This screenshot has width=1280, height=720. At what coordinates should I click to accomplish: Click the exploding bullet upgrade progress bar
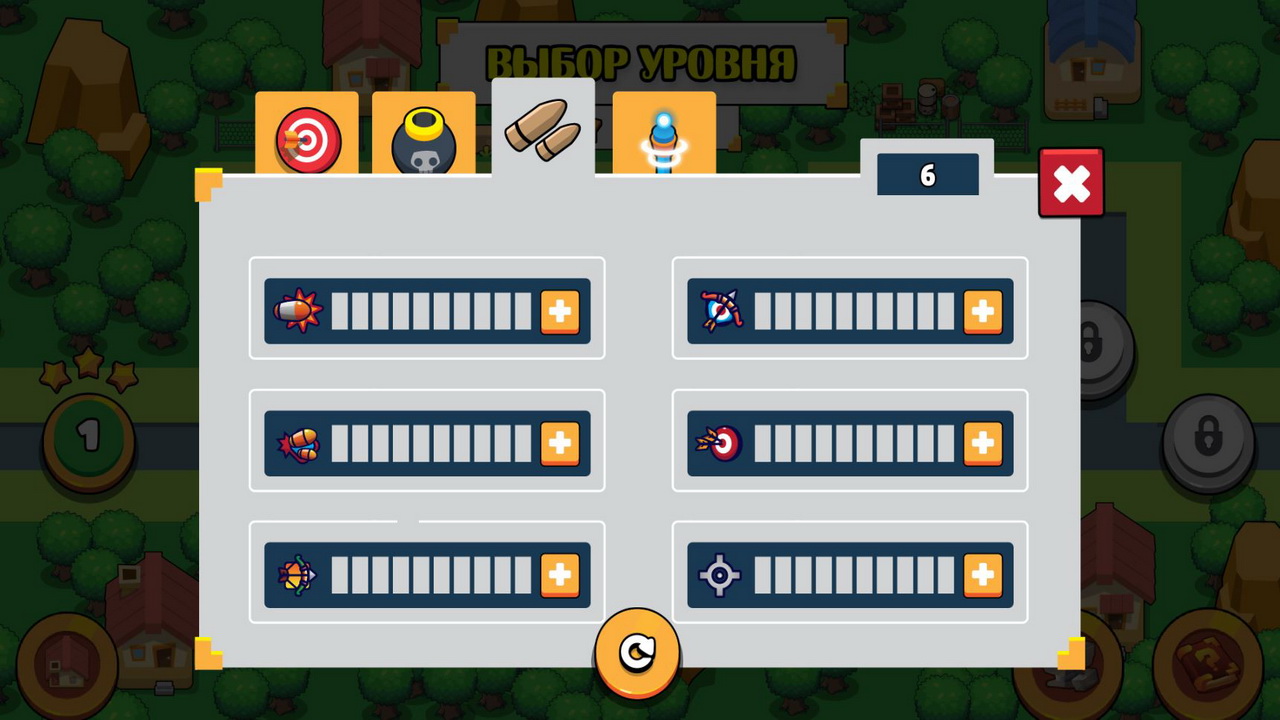pos(430,311)
